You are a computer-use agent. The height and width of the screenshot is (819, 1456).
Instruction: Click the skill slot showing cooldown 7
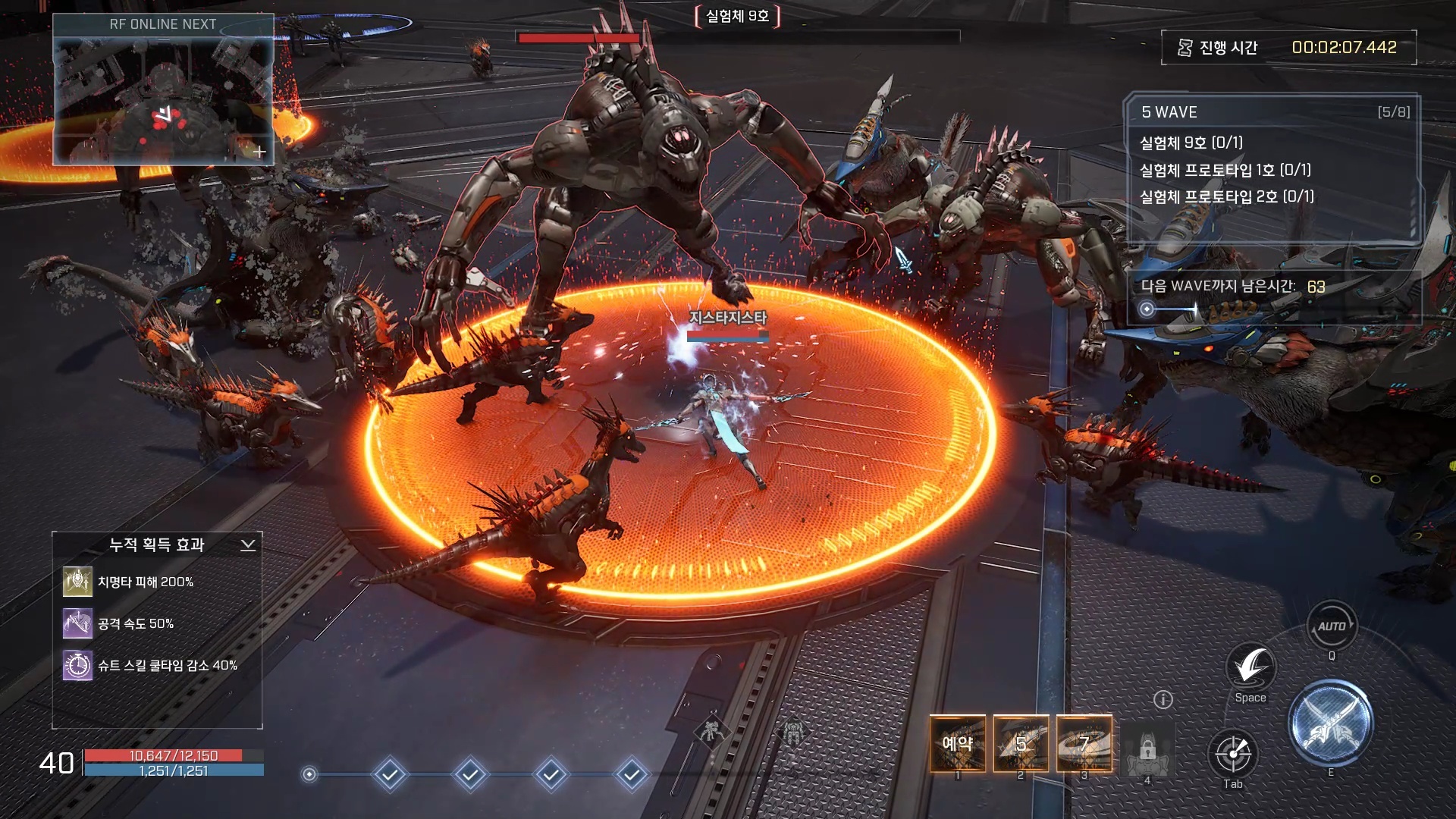[x=1084, y=744]
